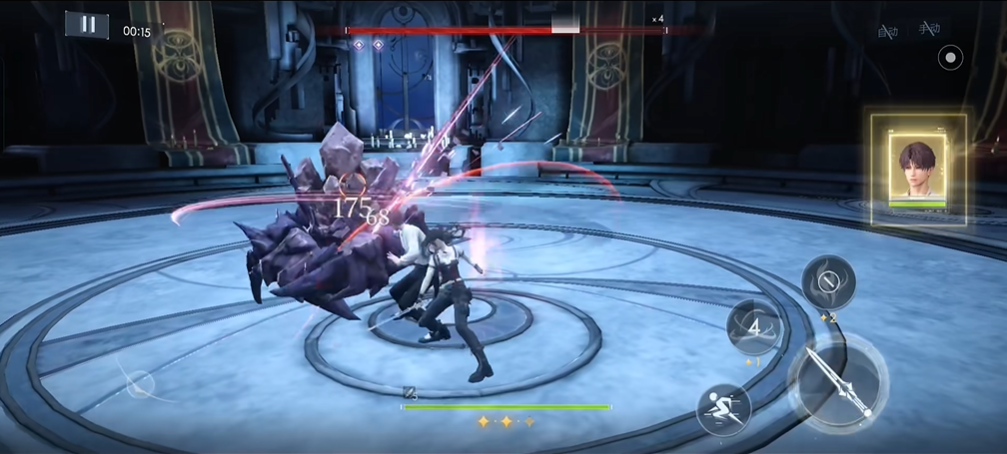Tap the circular record dot button
Screen dimensions: 1007x454
[x=950, y=58]
